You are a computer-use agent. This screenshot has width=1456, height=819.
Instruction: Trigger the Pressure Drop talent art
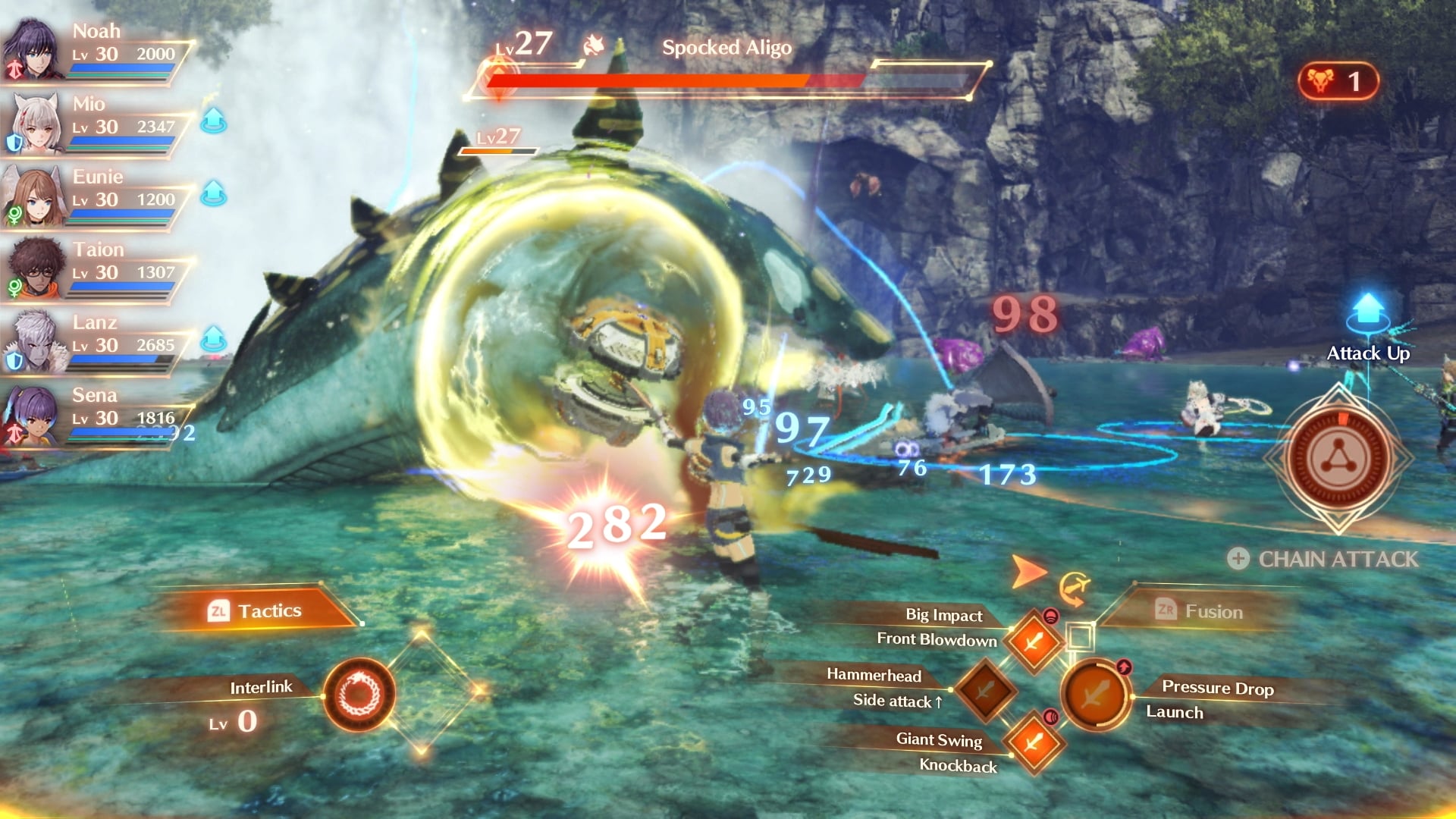coord(1096,694)
